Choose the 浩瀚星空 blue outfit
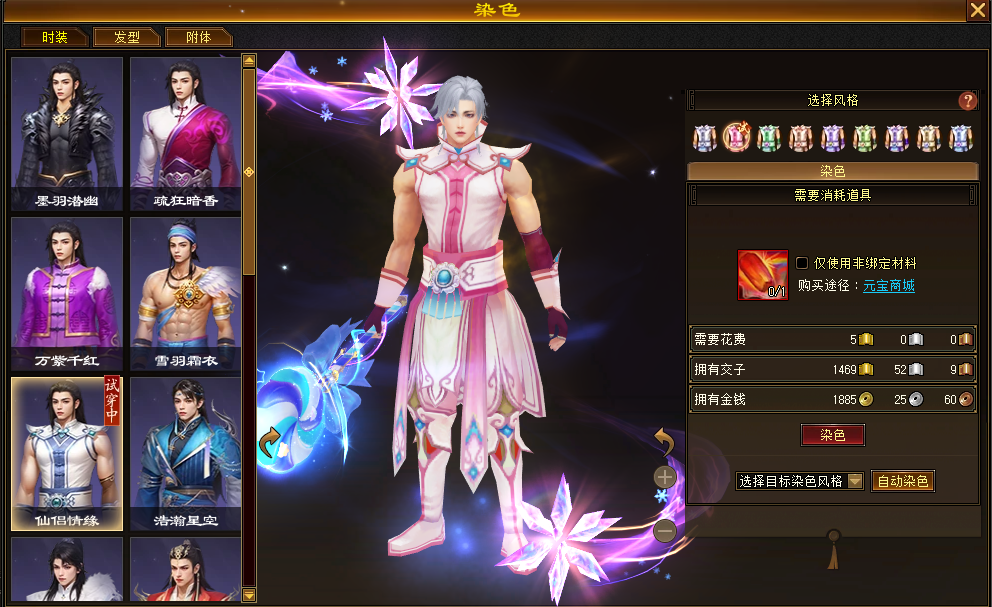 coord(185,453)
